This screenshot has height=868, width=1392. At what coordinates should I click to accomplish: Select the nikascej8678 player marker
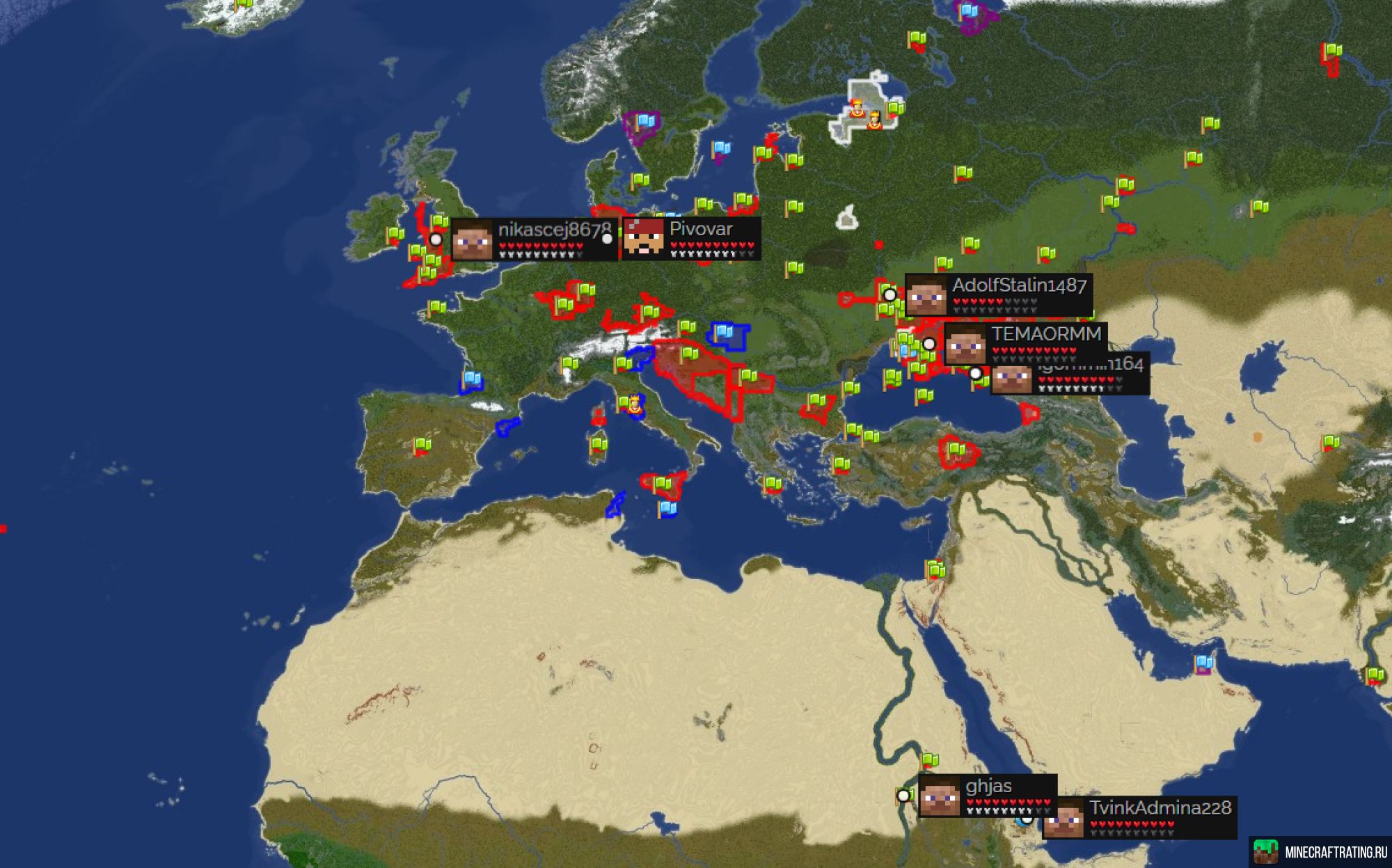coord(436,239)
